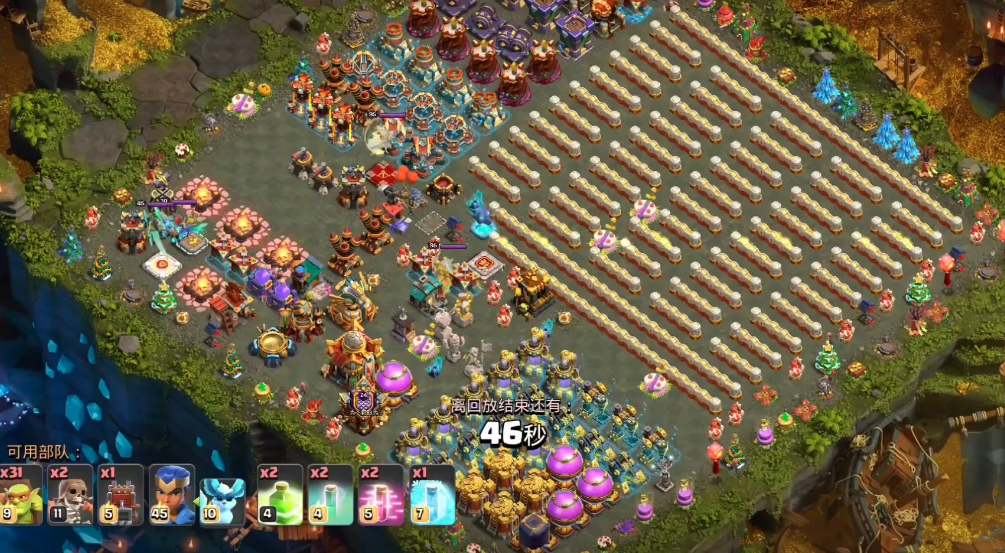Select the Sneaky Goblin troop slot

tap(22, 495)
